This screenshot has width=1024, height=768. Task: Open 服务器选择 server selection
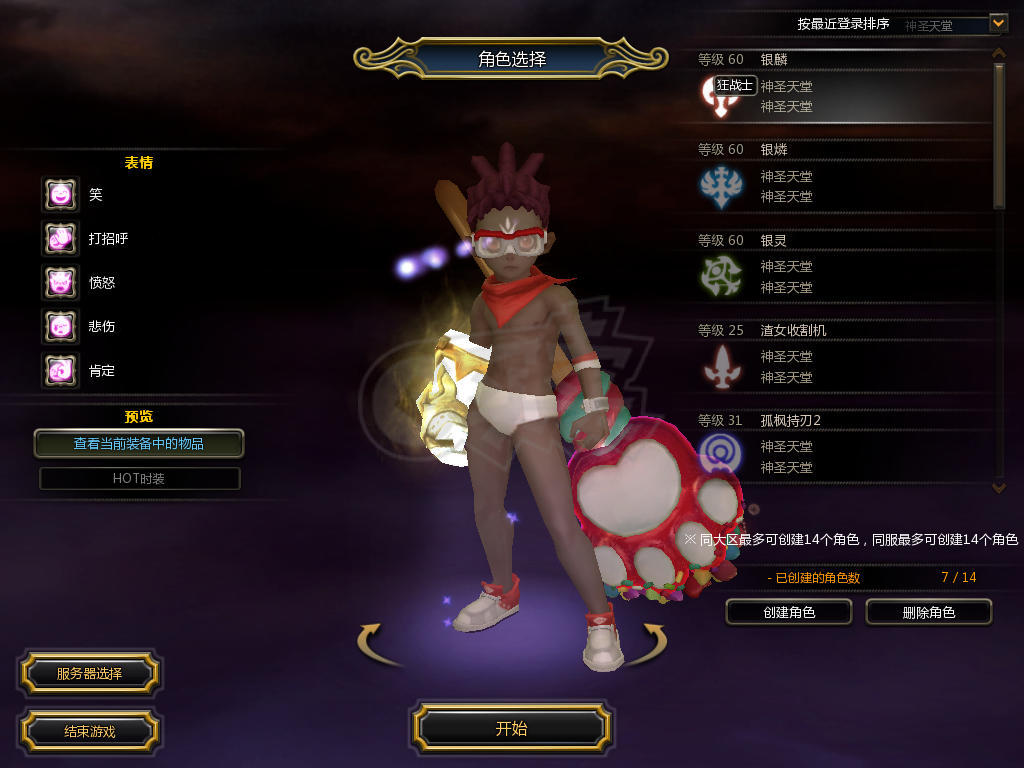pyautogui.click(x=89, y=674)
